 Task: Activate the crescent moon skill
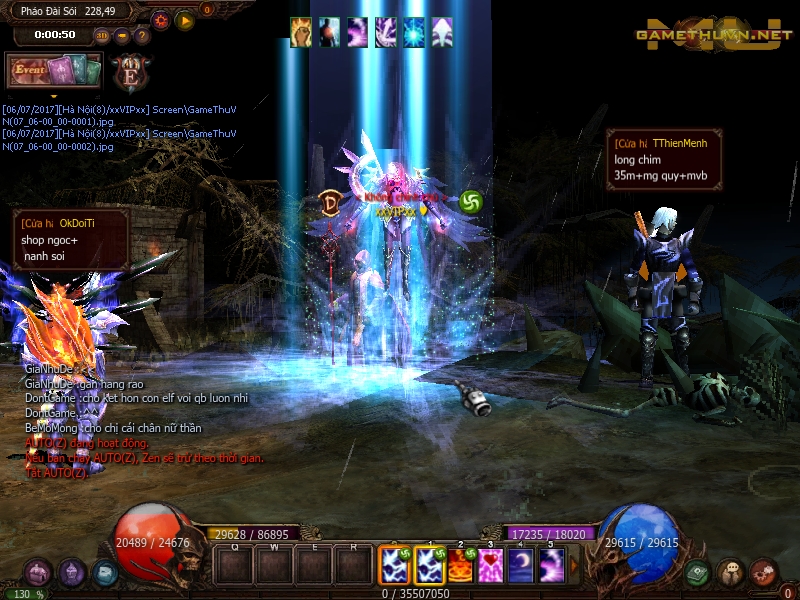[521, 566]
